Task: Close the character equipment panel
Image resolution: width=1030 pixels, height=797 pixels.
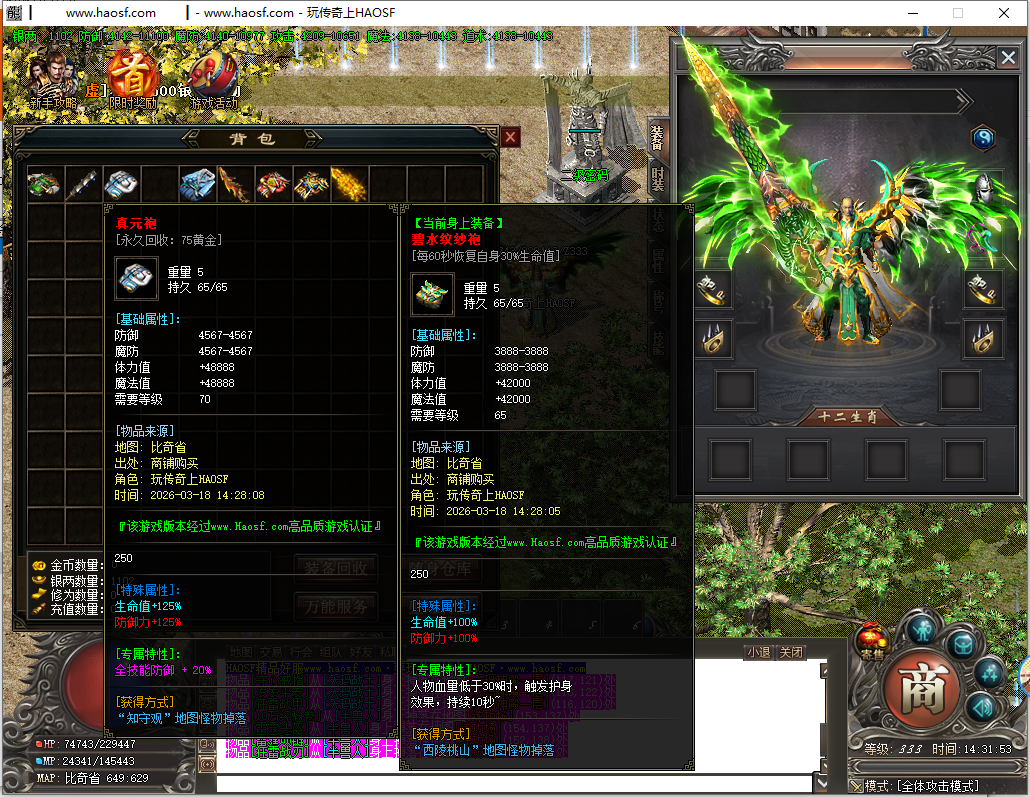Action: [x=1006, y=58]
